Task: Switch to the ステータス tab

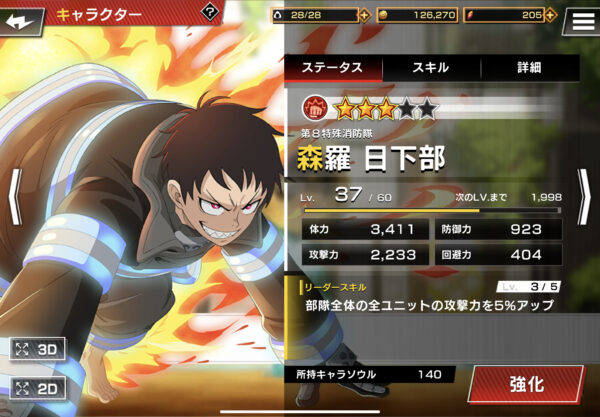Action: (x=333, y=68)
